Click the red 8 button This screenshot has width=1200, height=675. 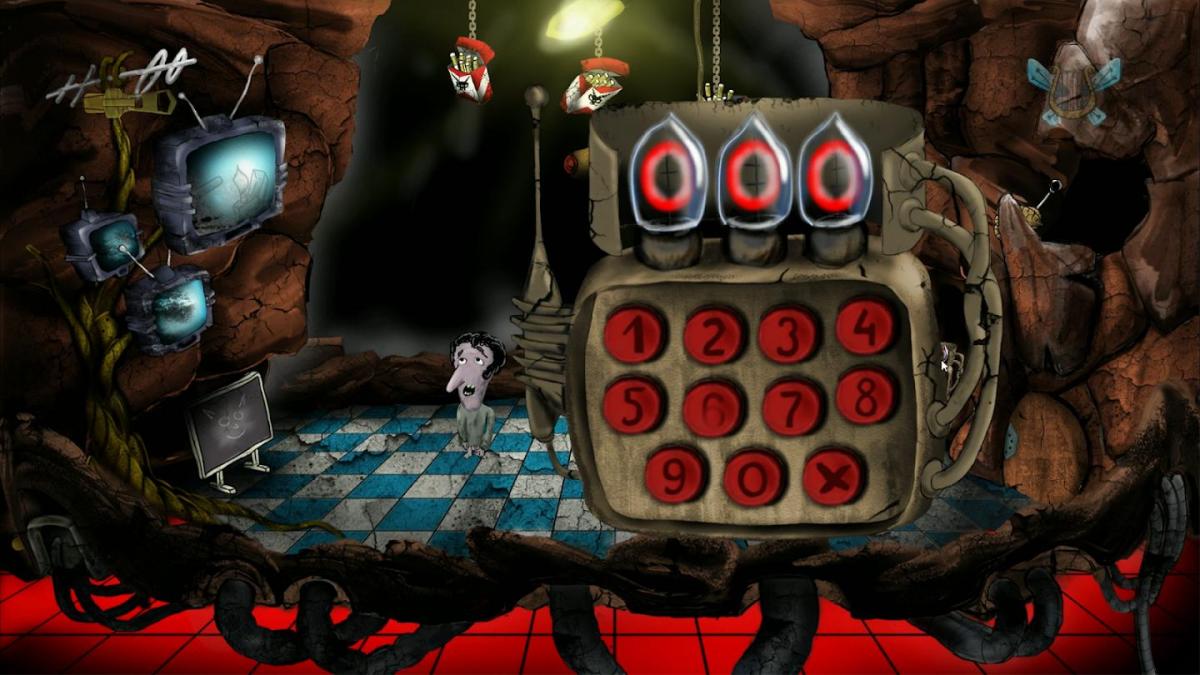coord(866,396)
